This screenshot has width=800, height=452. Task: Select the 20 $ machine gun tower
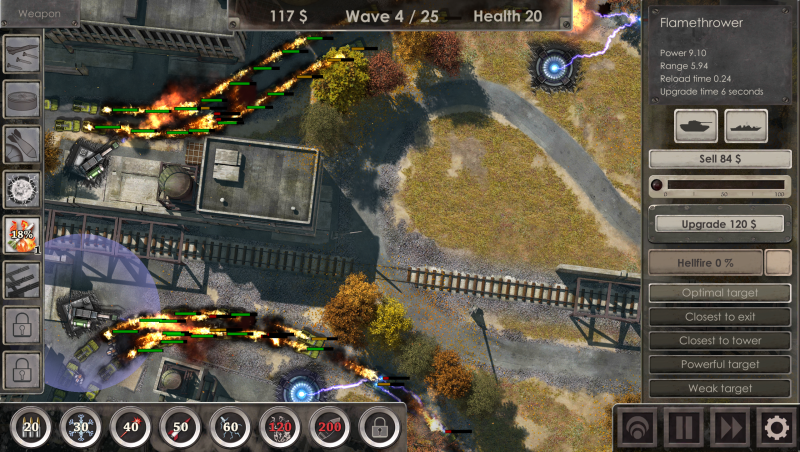tap(31, 428)
